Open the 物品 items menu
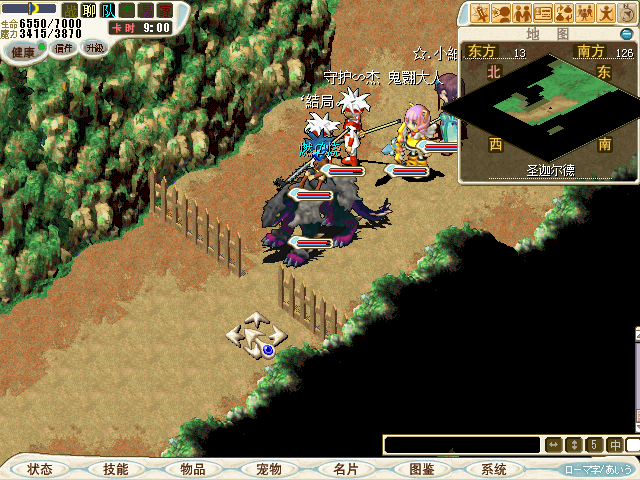The width and height of the screenshot is (640, 480). (193, 469)
